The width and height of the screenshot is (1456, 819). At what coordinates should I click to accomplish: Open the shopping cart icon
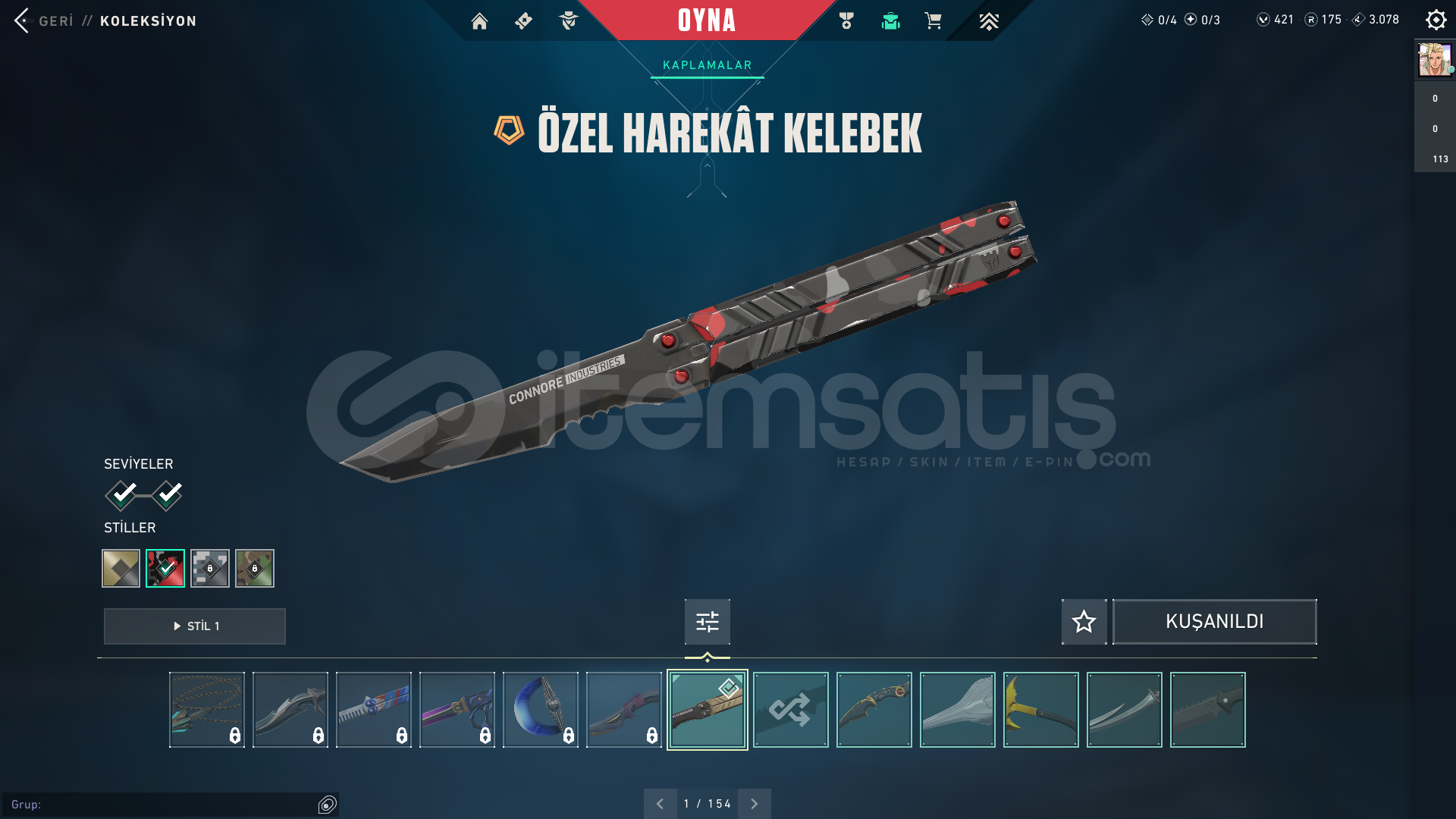(x=934, y=21)
